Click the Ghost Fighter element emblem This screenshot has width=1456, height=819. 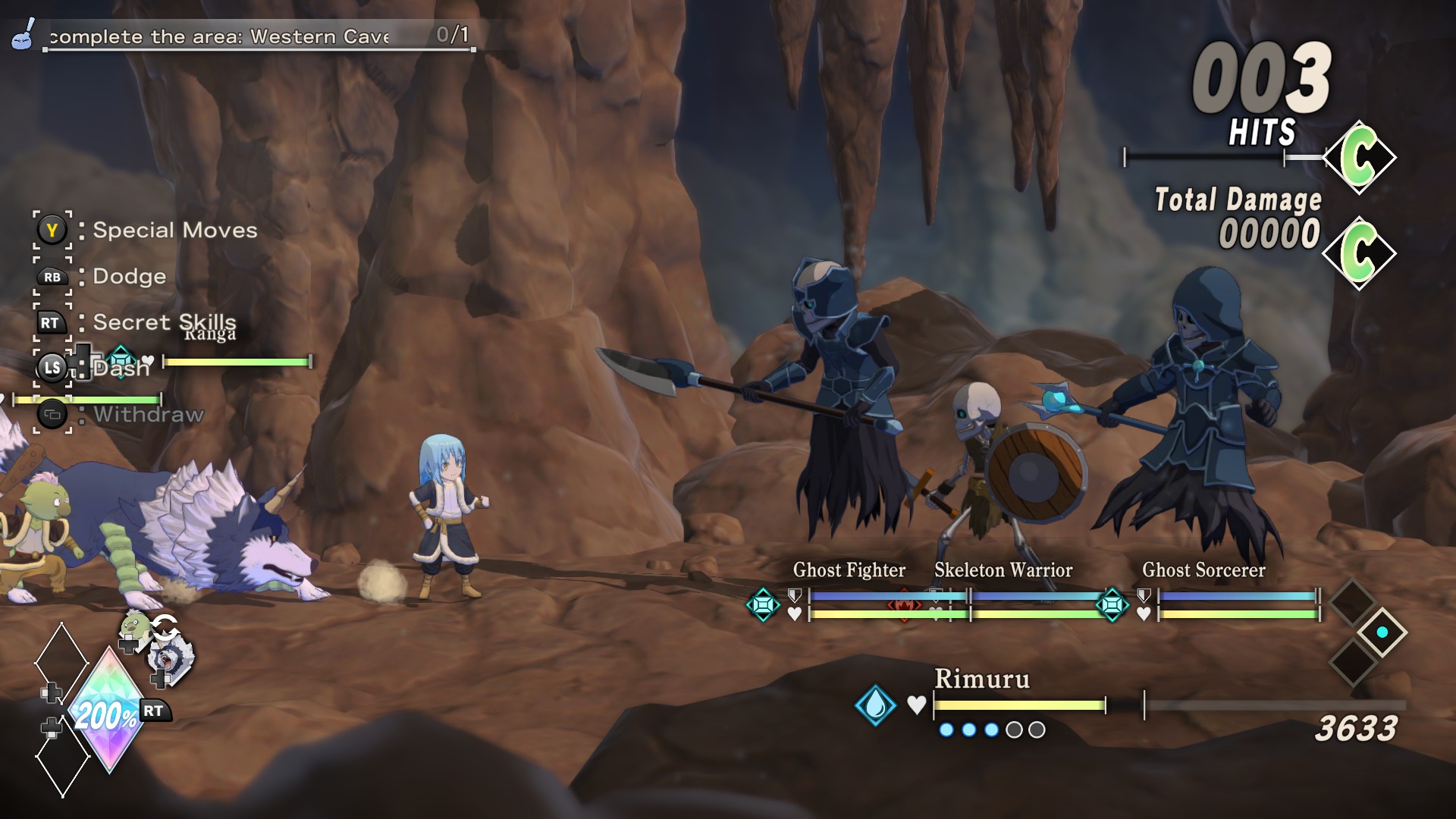pyautogui.click(x=763, y=605)
